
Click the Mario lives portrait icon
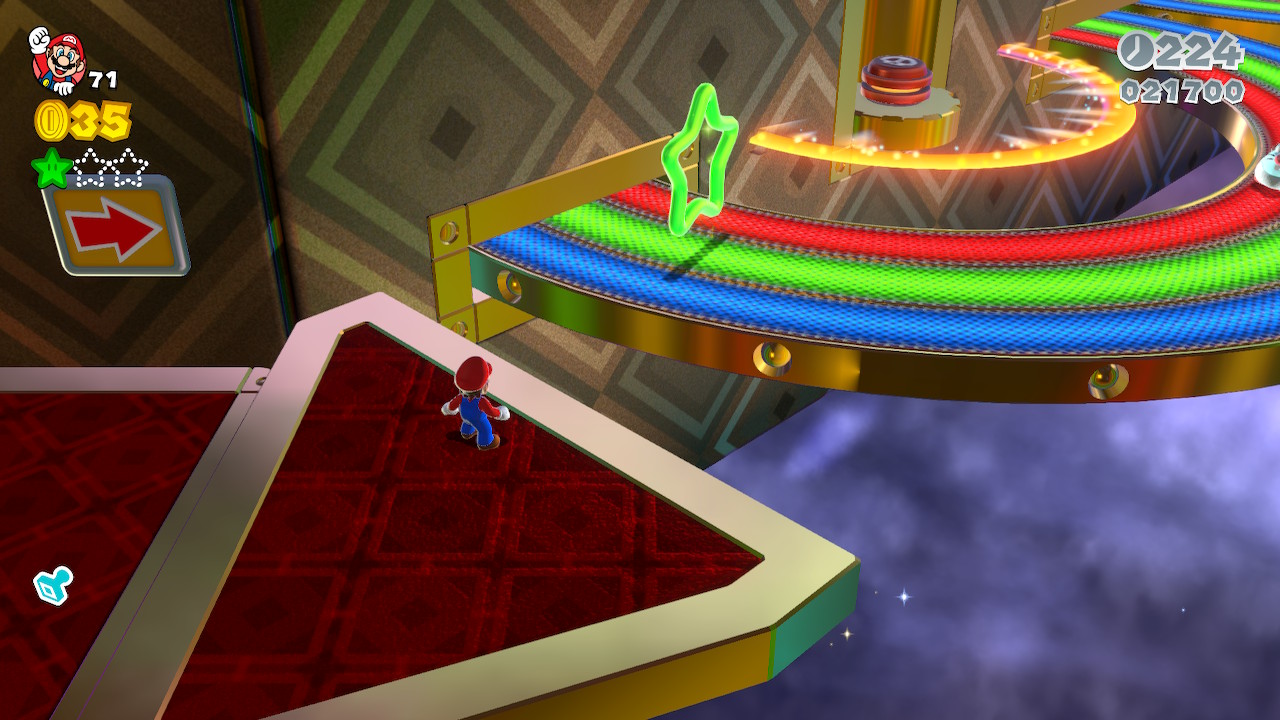click(57, 60)
